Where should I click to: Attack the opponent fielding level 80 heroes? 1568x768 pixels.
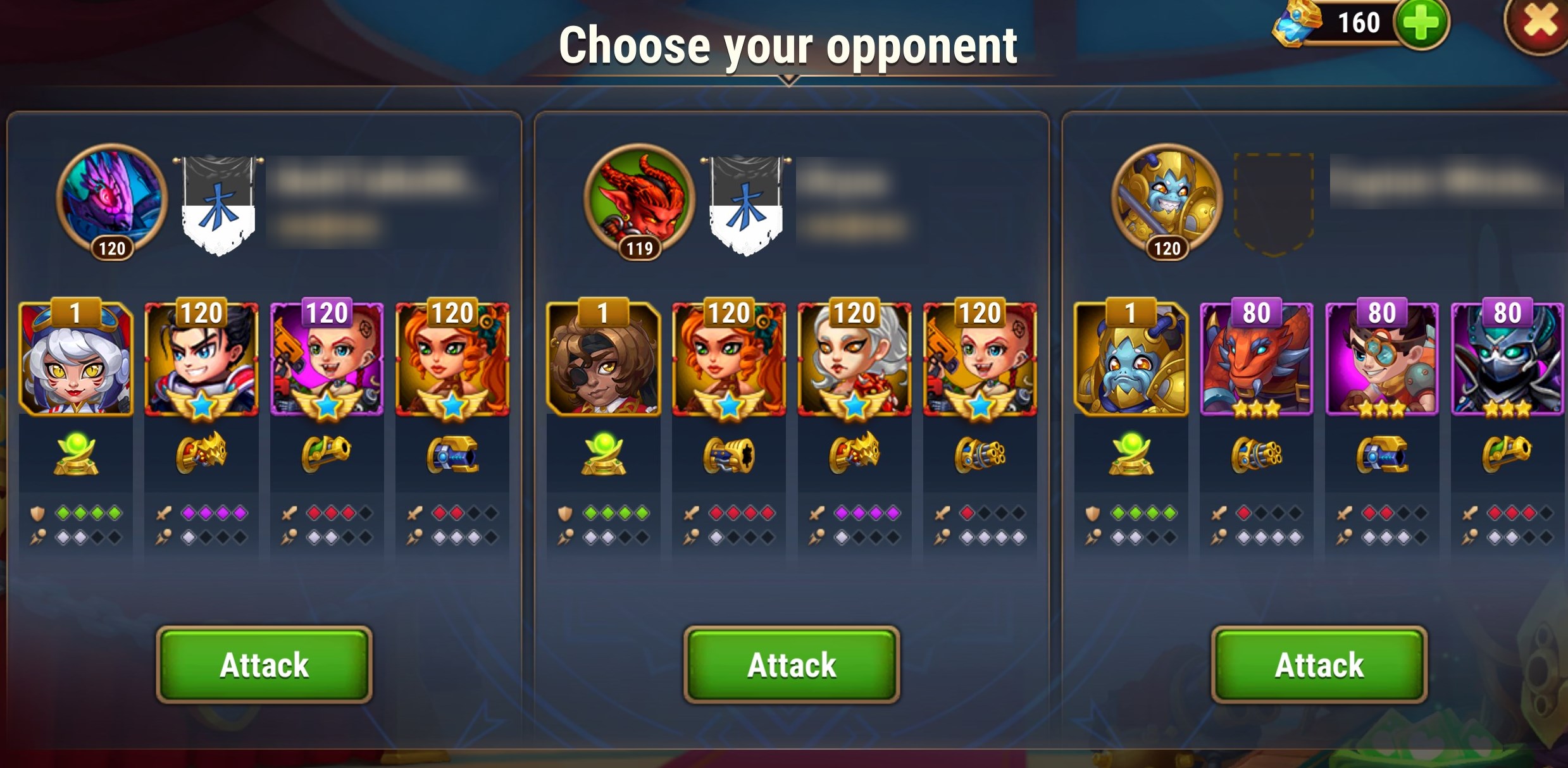tap(1319, 664)
